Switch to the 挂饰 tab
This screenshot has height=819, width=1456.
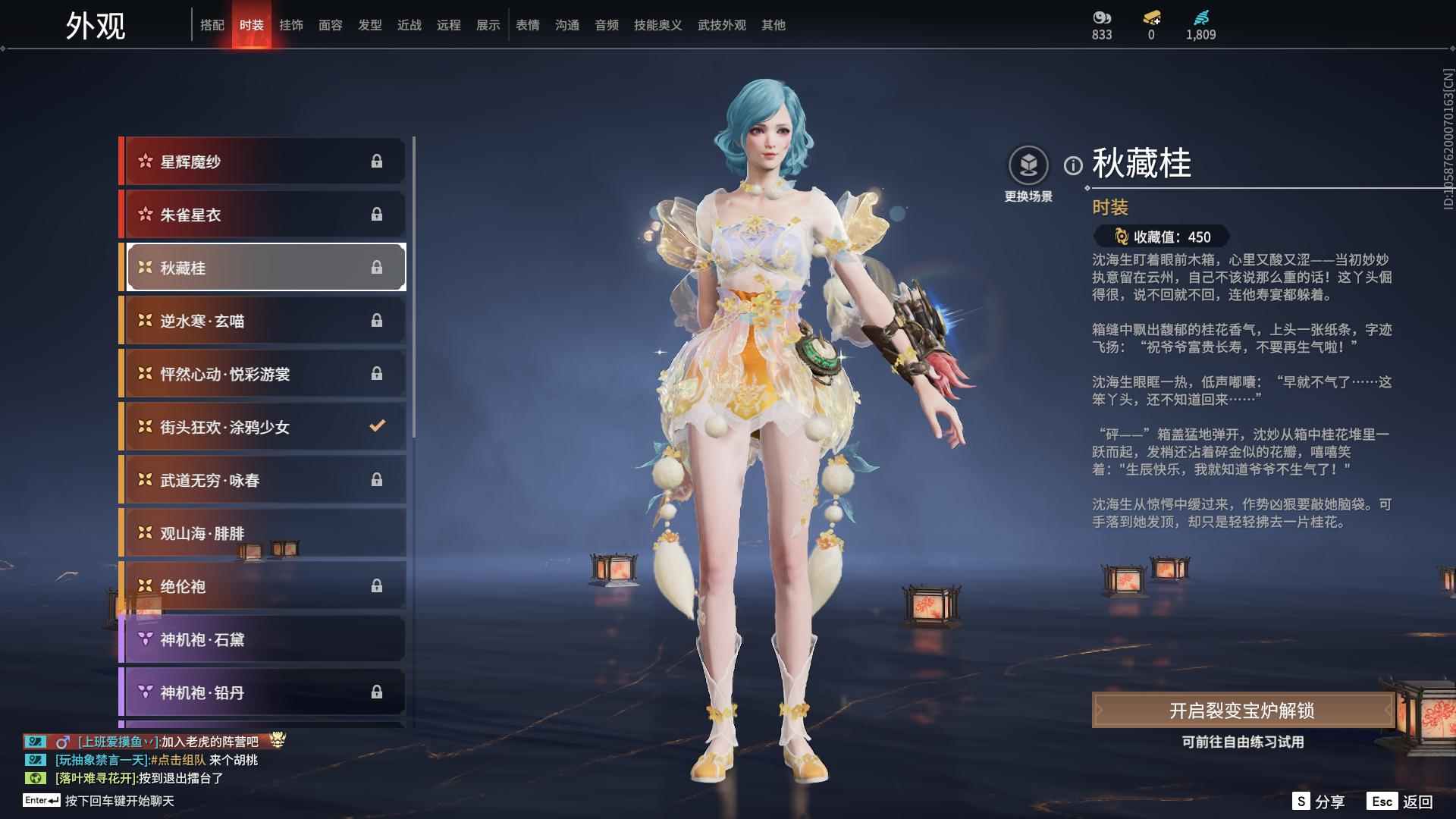(x=291, y=24)
